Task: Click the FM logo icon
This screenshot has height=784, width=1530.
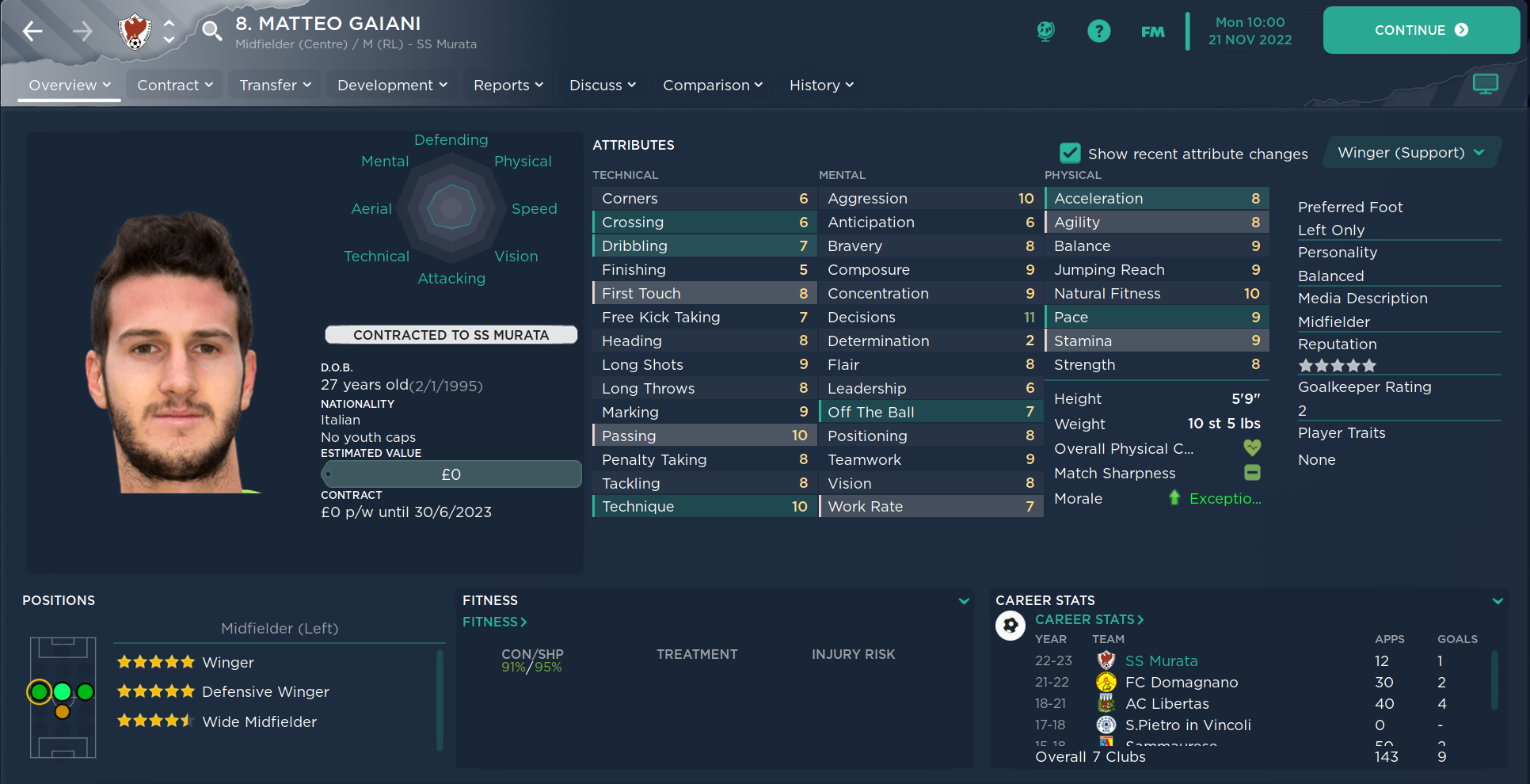Action: click(x=1152, y=31)
